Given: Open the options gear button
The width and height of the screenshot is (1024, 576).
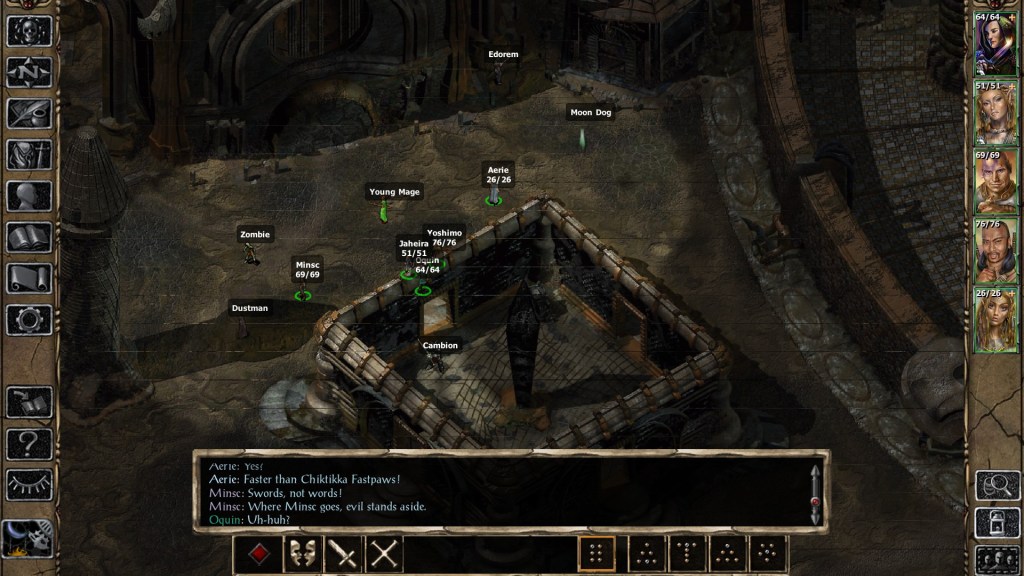Looking at the screenshot, I should coord(29,320).
